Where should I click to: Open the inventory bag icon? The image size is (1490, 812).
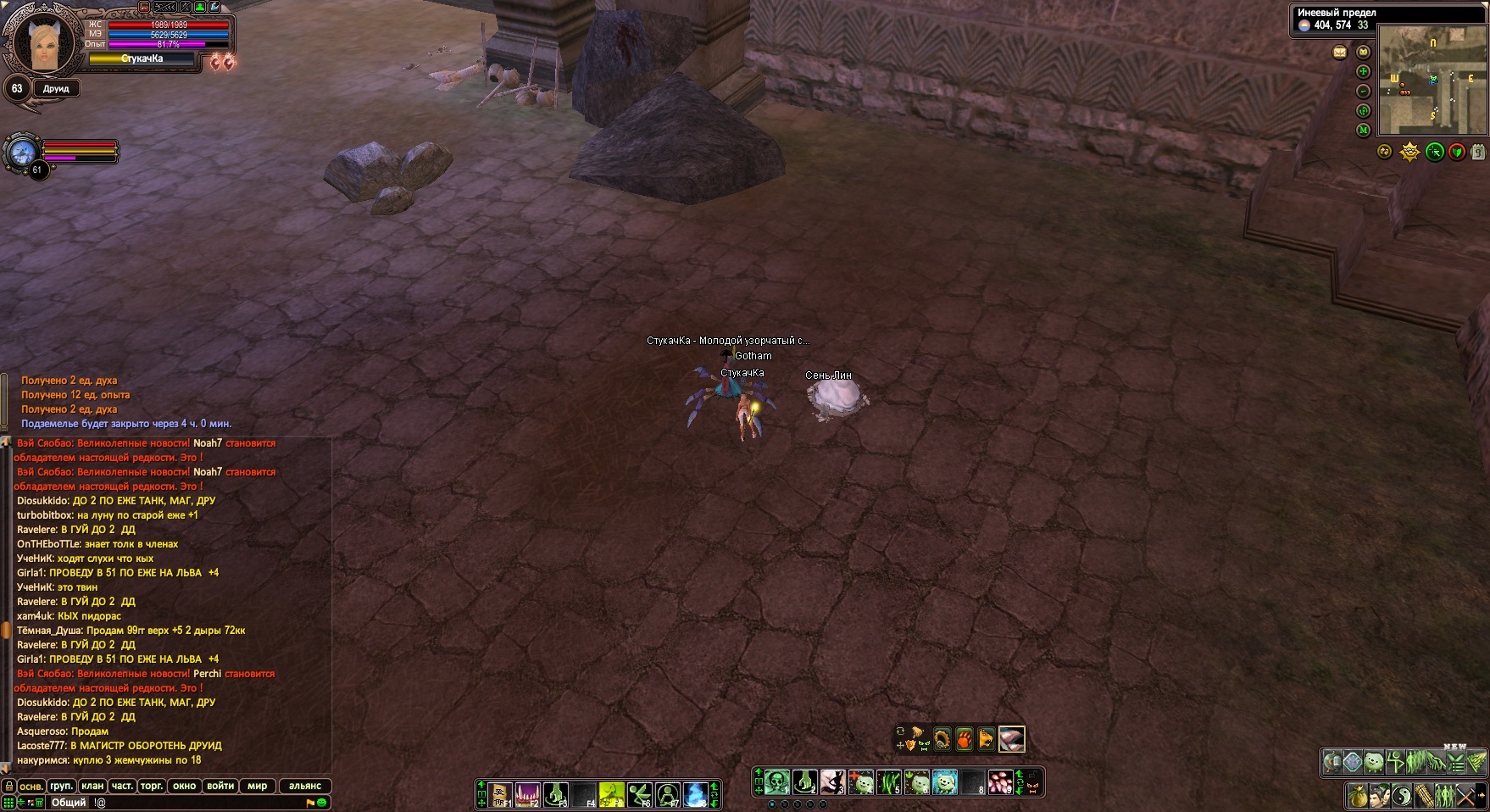(x=1358, y=797)
